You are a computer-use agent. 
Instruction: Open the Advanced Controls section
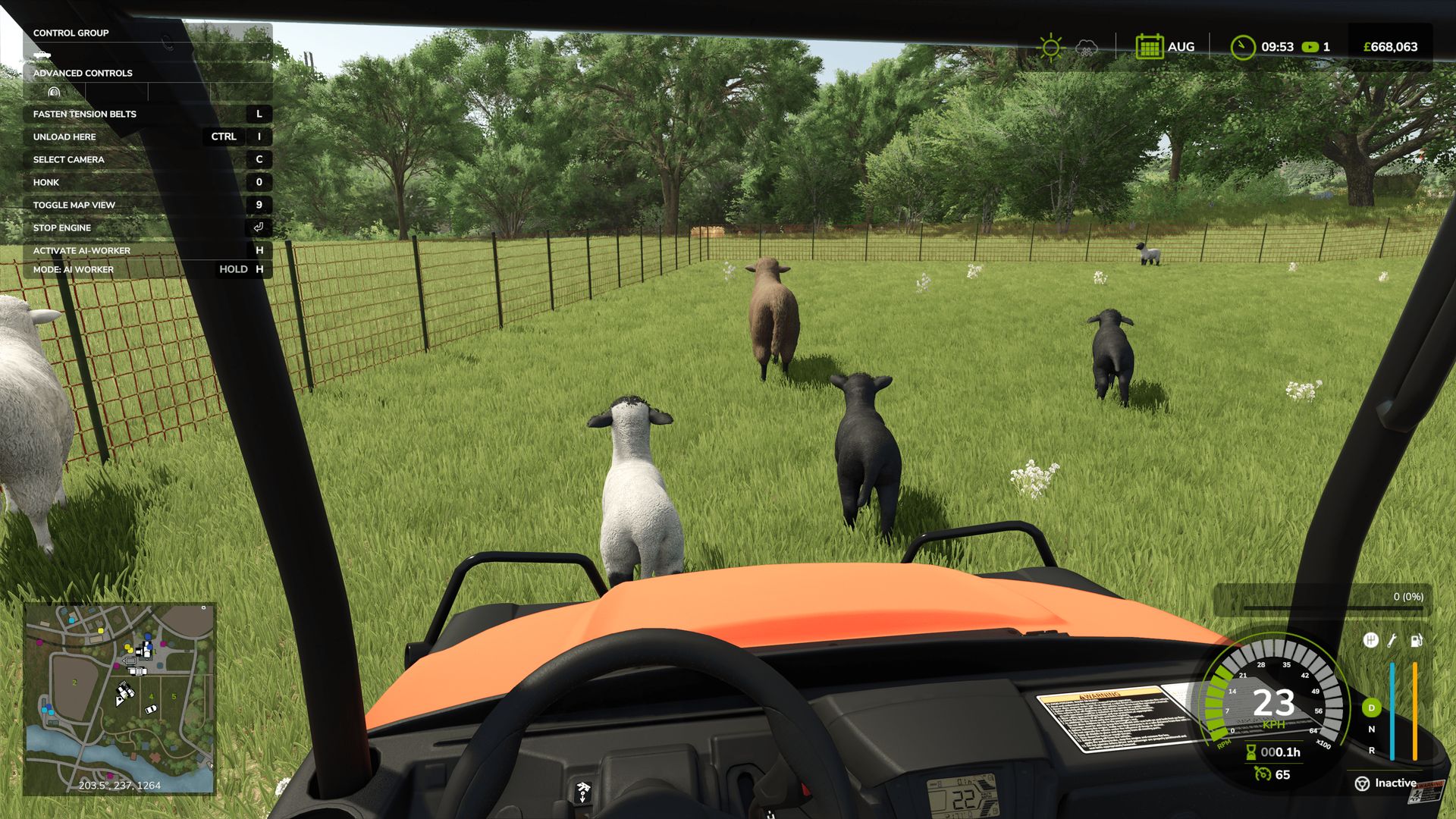(x=82, y=73)
